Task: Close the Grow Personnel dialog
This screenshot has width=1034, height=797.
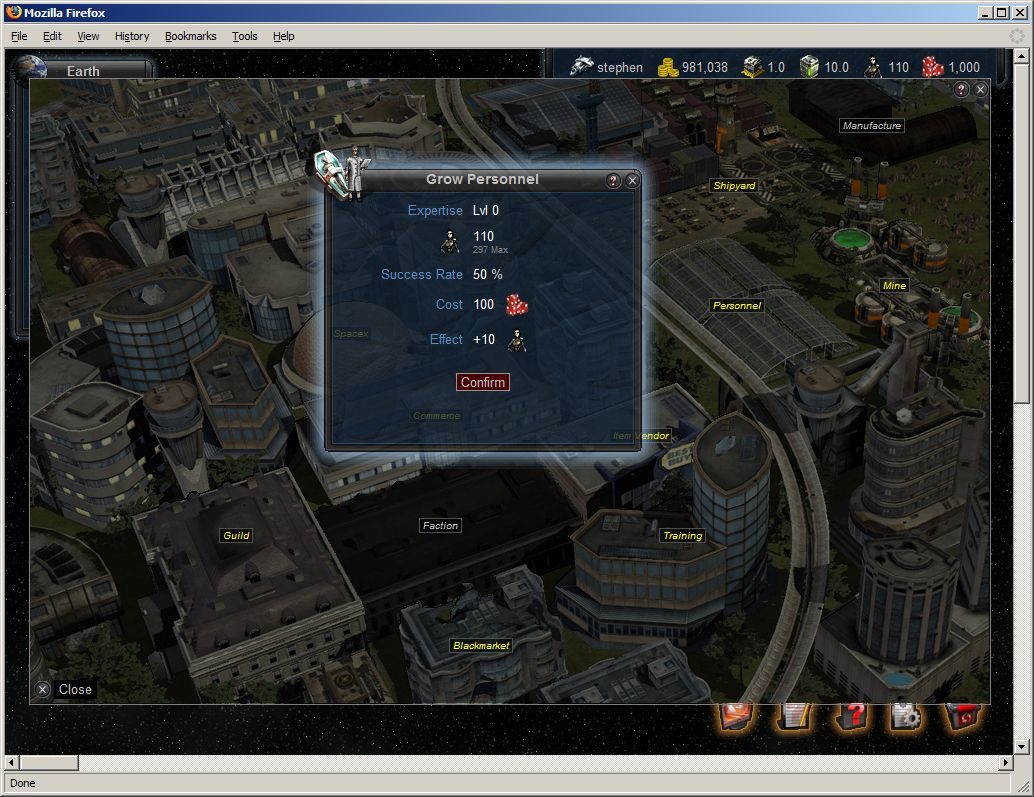Action: point(632,181)
